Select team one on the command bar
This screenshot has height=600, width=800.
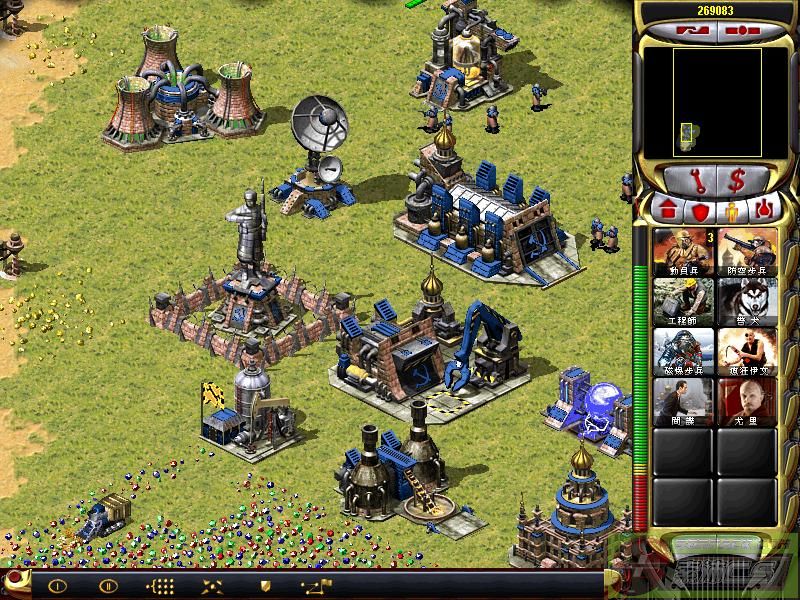[x=57, y=586]
